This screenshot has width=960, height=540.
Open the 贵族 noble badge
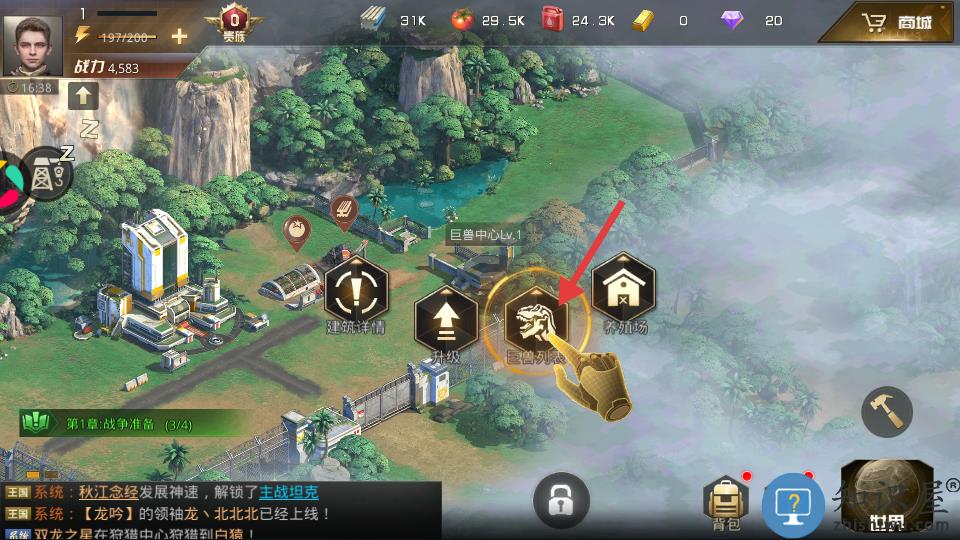click(233, 23)
